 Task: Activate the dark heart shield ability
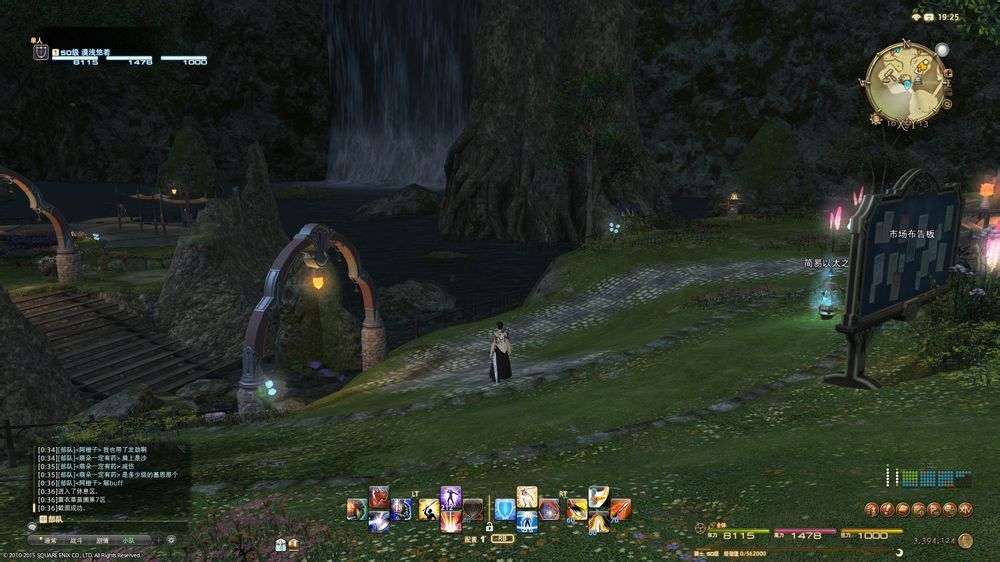473,510
